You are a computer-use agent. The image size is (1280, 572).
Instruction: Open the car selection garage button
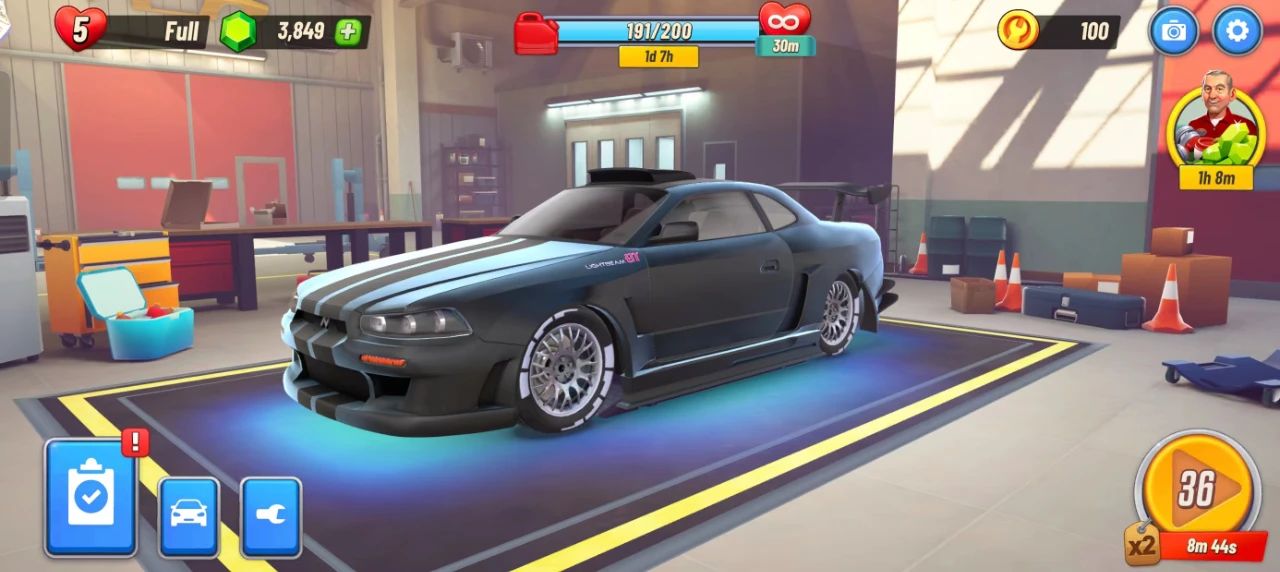(x=189, y=516)
